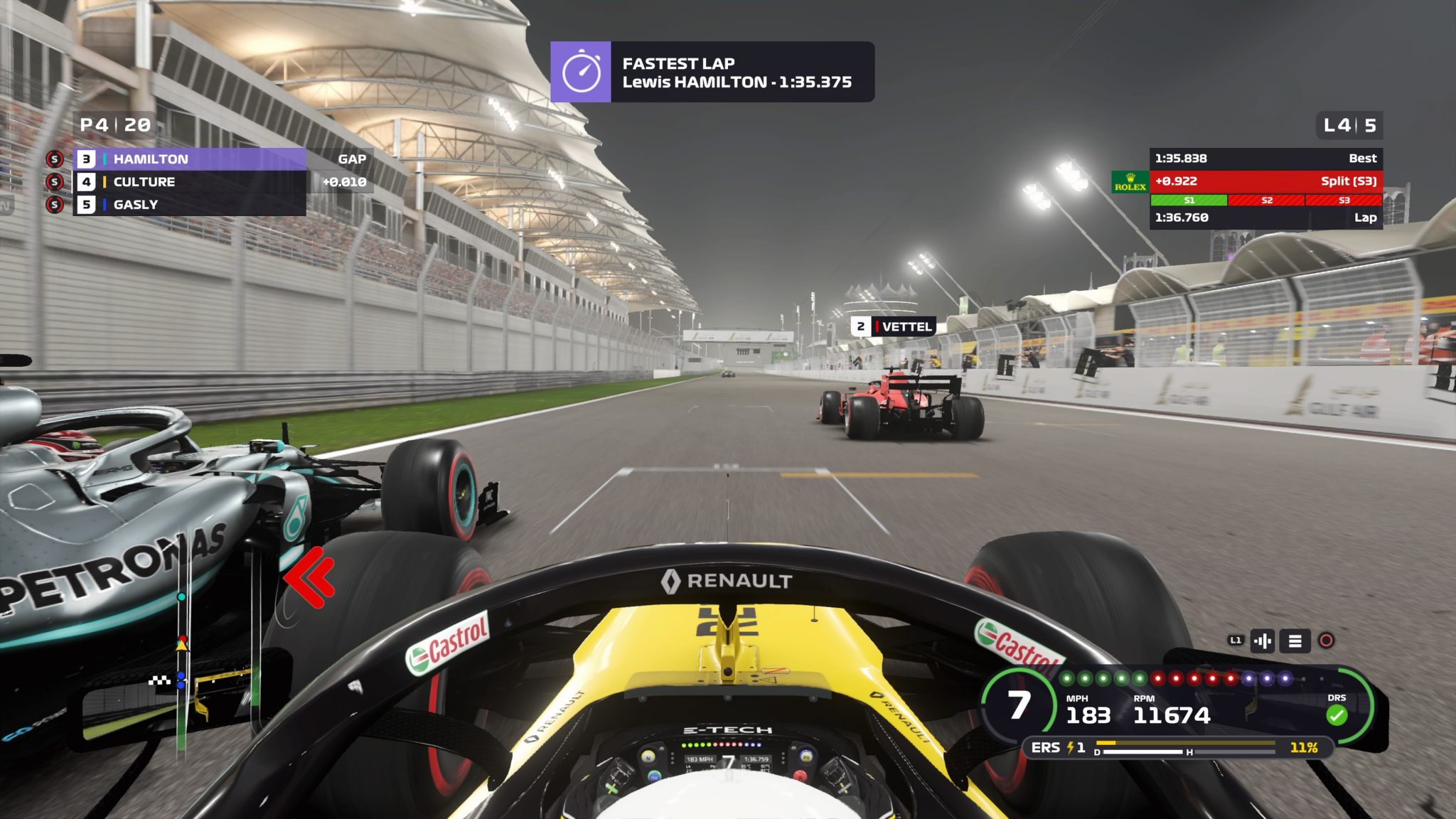Toggle the DRS green checkmark indicator

pyautogui.click(x=1337, y=714)
